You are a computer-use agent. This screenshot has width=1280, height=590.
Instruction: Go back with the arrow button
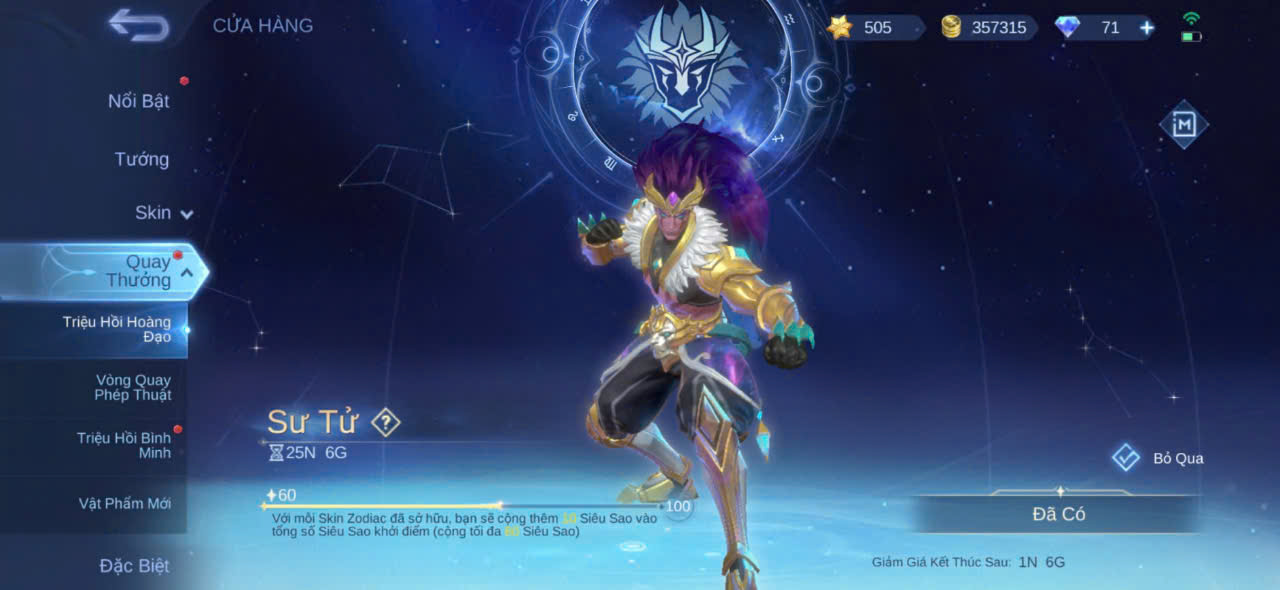(139, 25)
